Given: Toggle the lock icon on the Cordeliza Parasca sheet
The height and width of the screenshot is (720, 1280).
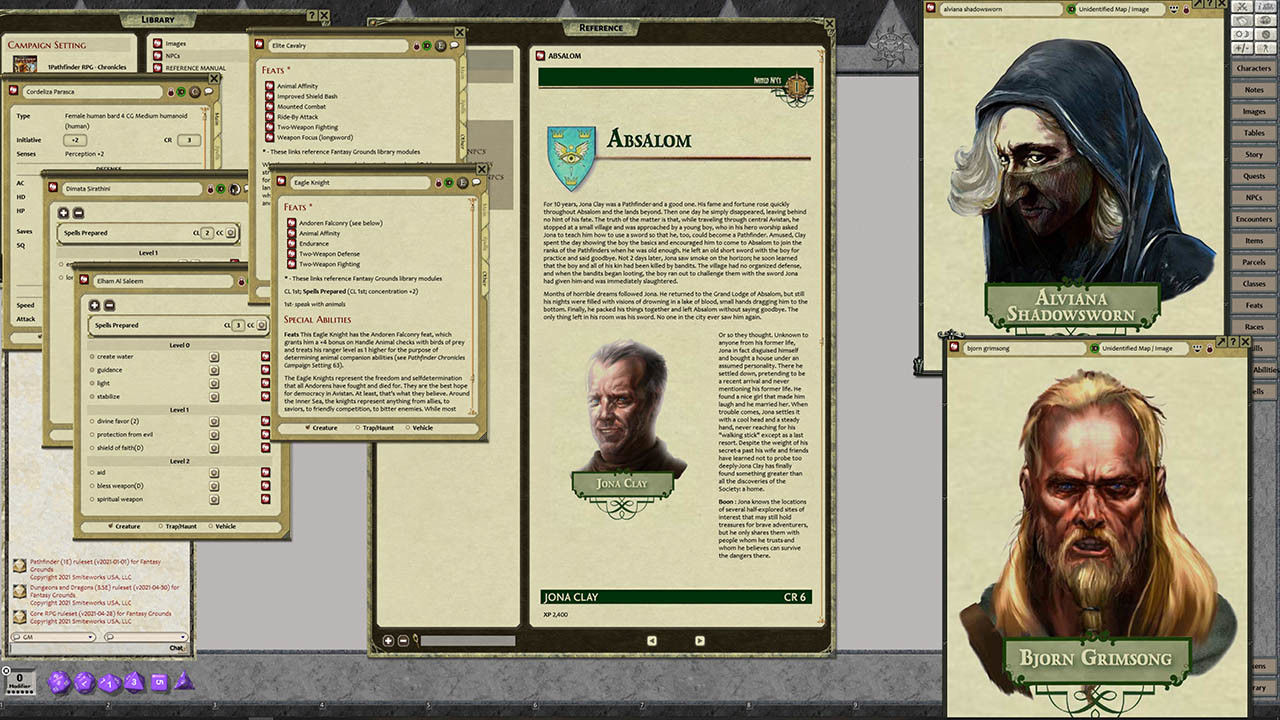Looking at the screenshot, I should tap(171, 91).
